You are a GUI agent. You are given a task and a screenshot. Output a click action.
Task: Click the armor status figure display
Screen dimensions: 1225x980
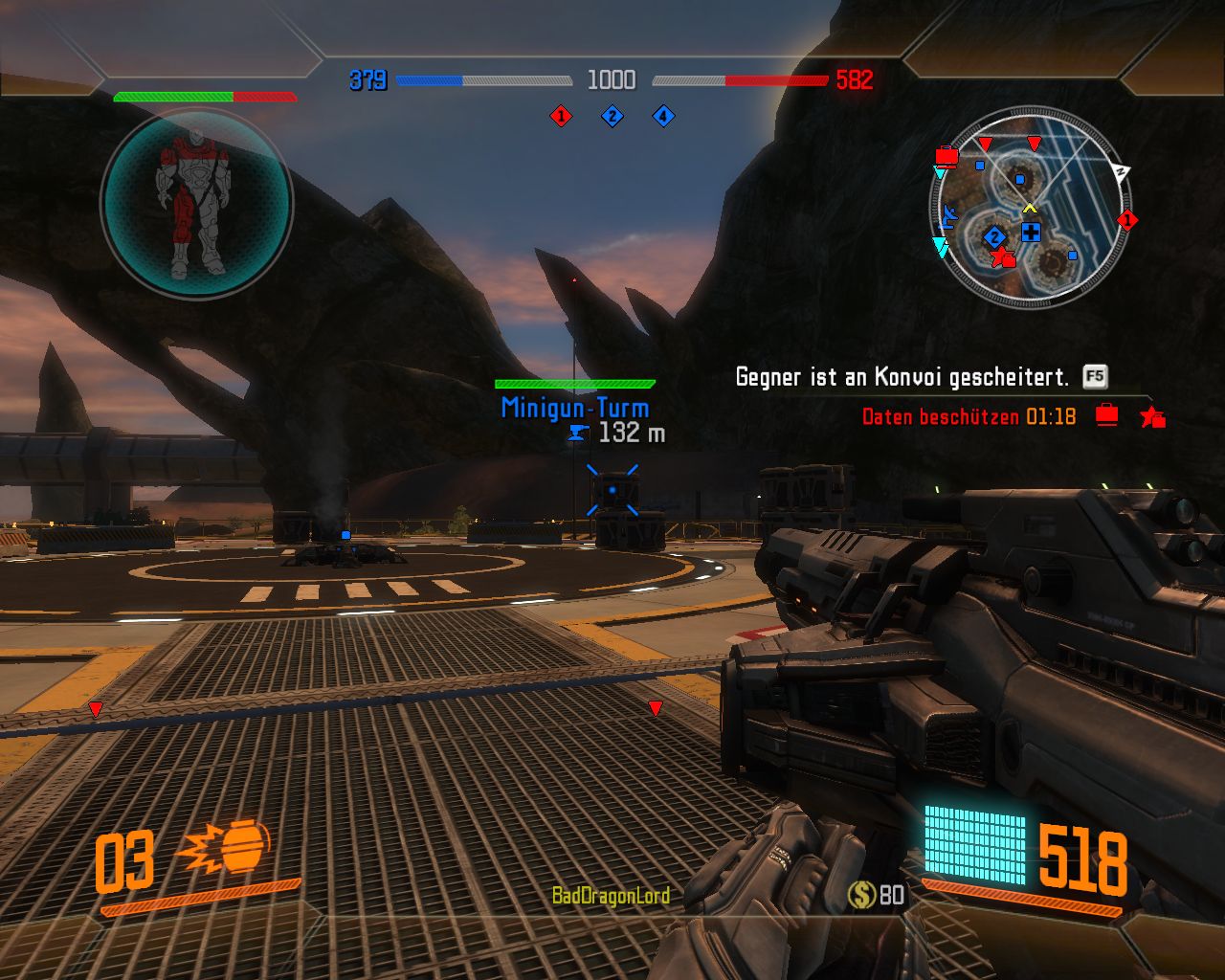196,204
